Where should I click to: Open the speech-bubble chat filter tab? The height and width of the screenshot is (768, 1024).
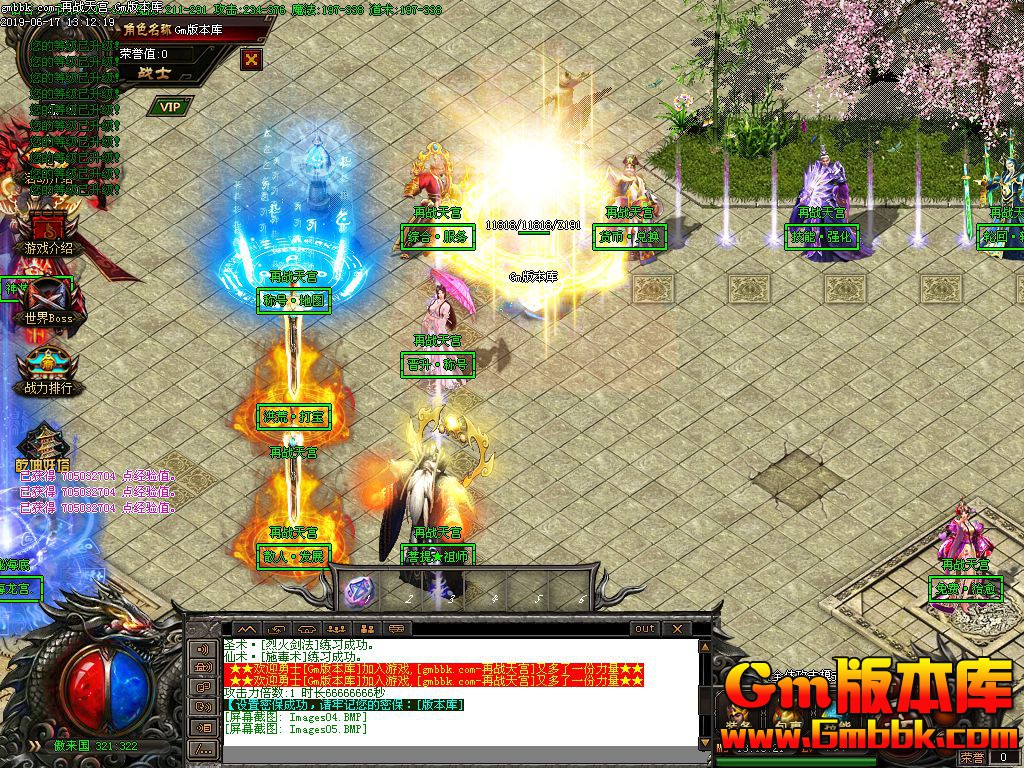[x=397, y=629]
